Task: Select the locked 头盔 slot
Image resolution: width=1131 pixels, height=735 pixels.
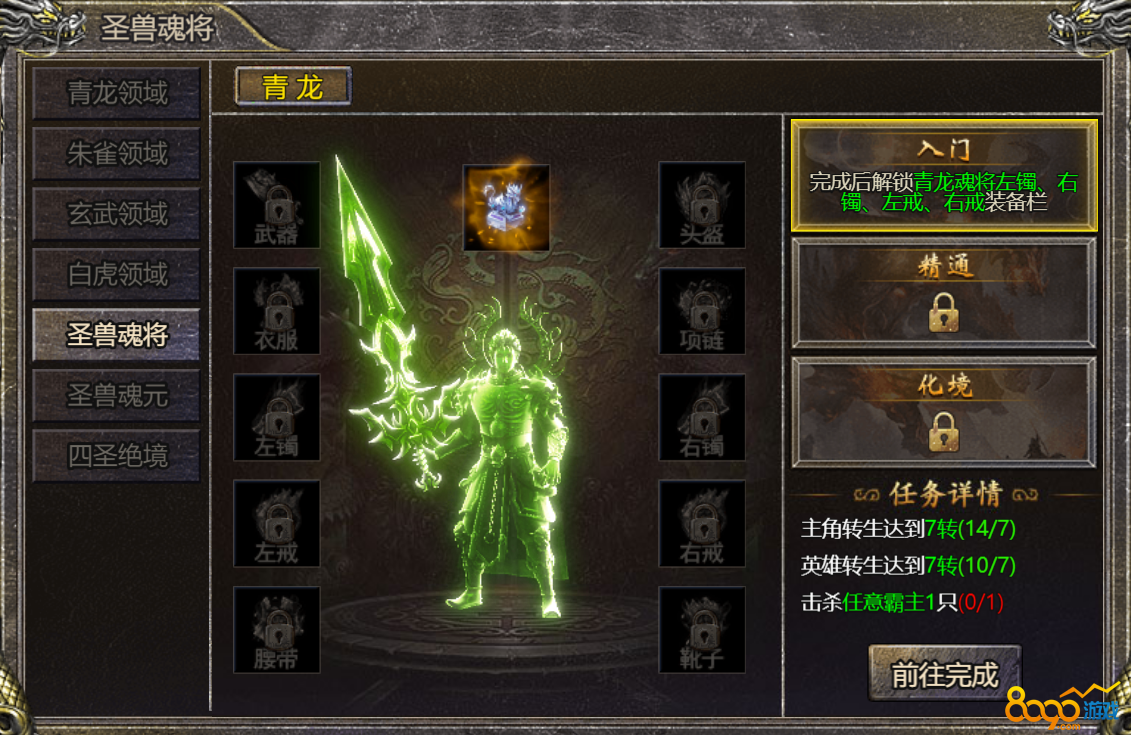Action: tap(702, 205)
